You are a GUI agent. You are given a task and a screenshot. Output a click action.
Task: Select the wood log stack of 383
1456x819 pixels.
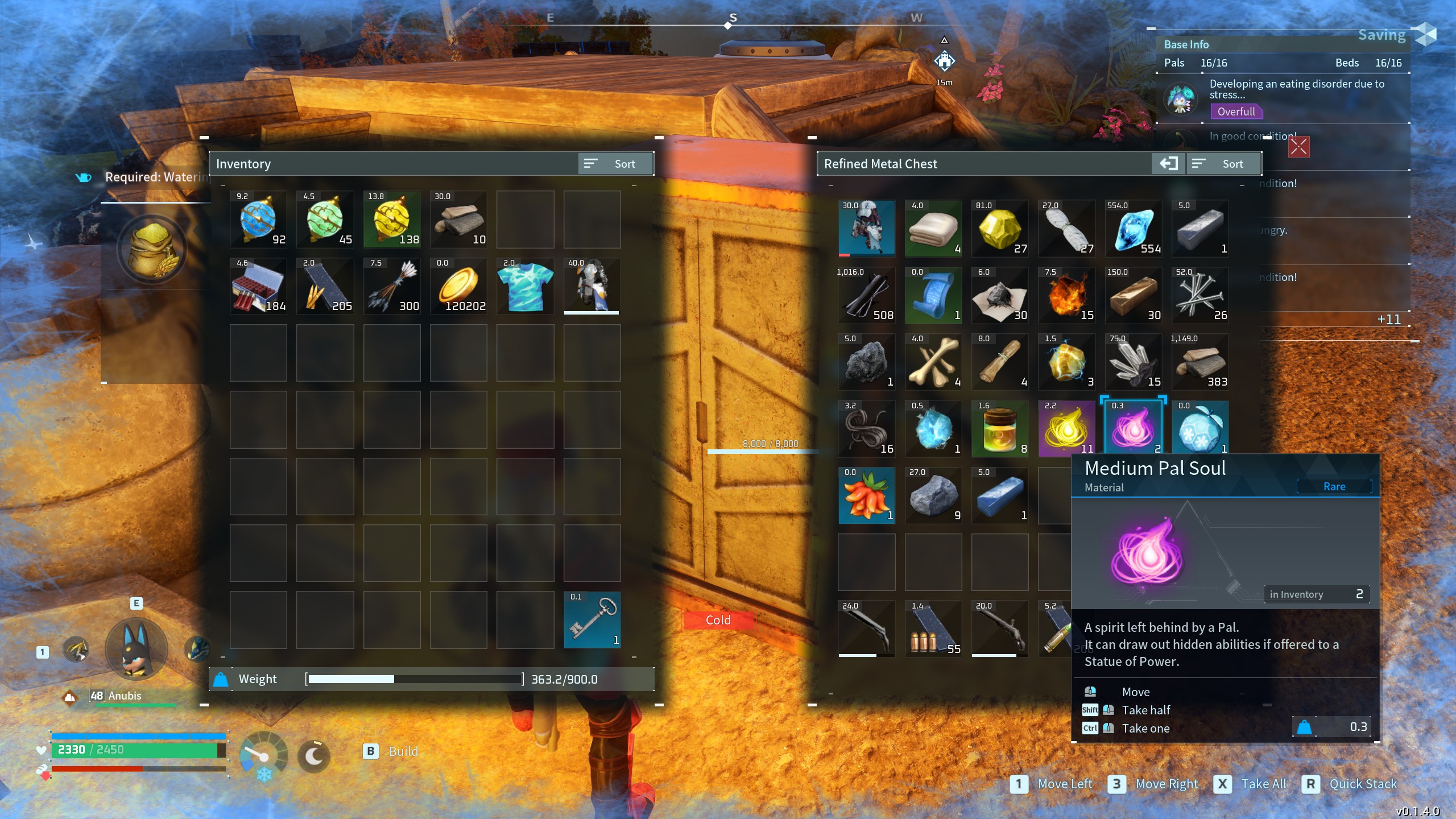tap(1199, 362)
